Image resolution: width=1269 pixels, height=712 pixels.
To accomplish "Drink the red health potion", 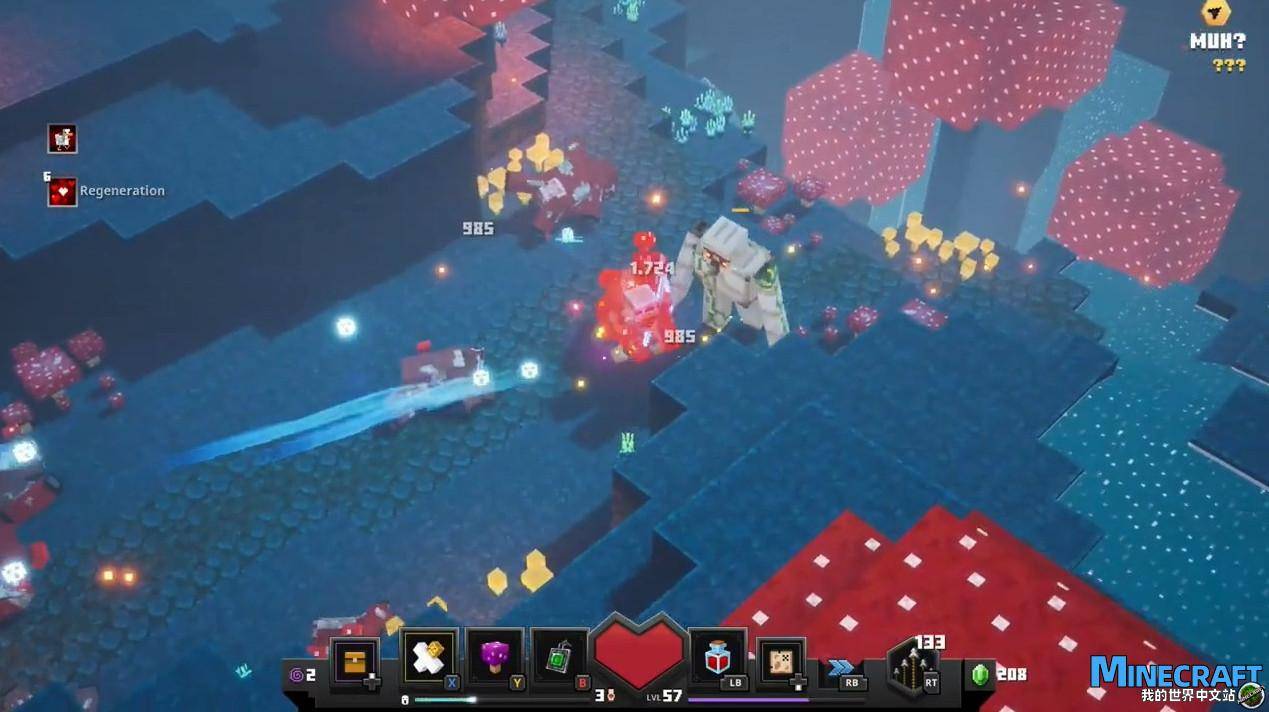I will click(717, 657).
